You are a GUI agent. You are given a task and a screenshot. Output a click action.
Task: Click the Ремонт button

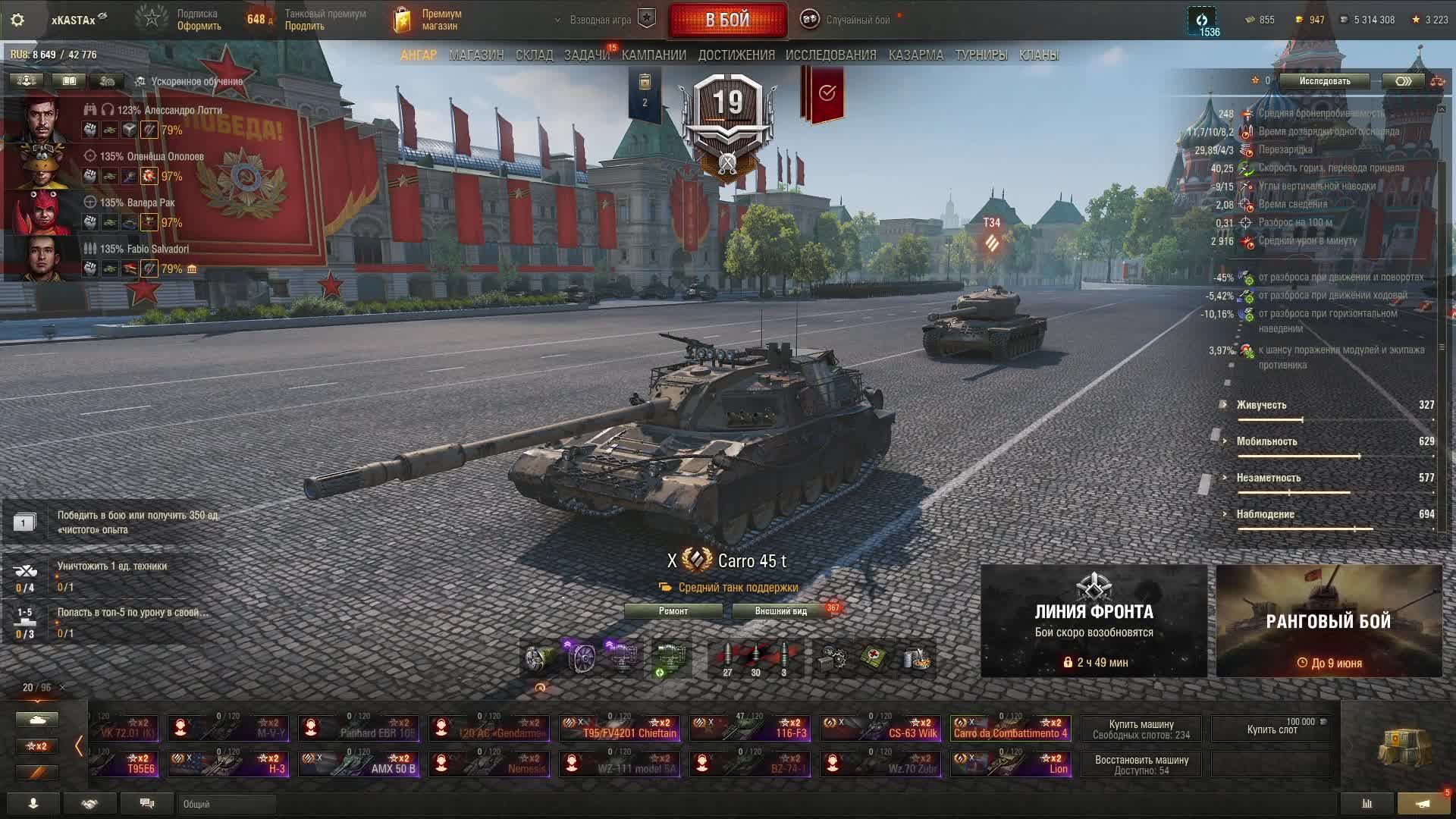tap(673, 611)
